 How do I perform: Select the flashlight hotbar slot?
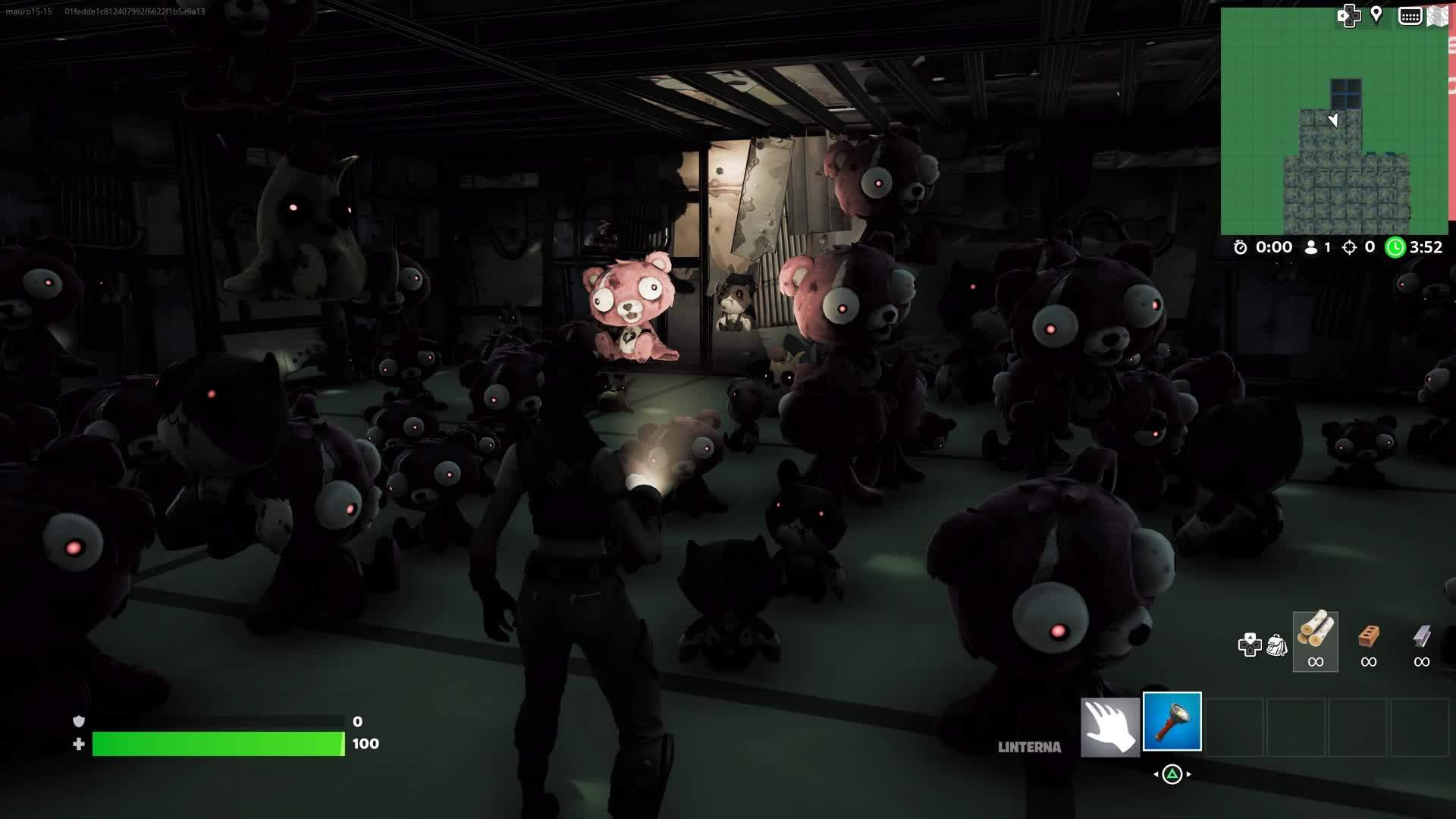(1172, 722)
